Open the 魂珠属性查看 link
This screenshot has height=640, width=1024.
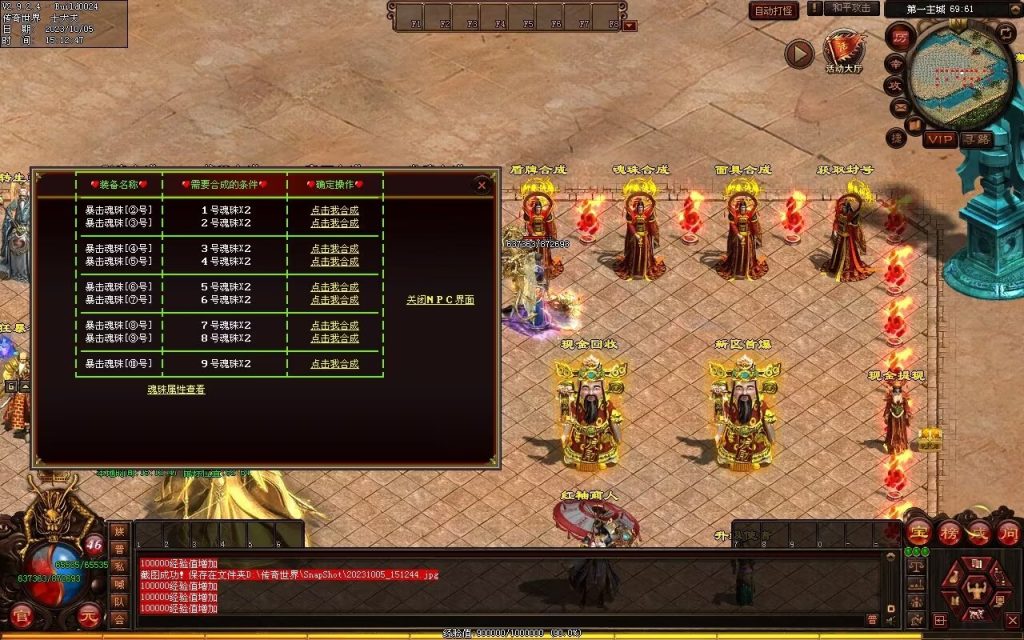coord(177,389)
